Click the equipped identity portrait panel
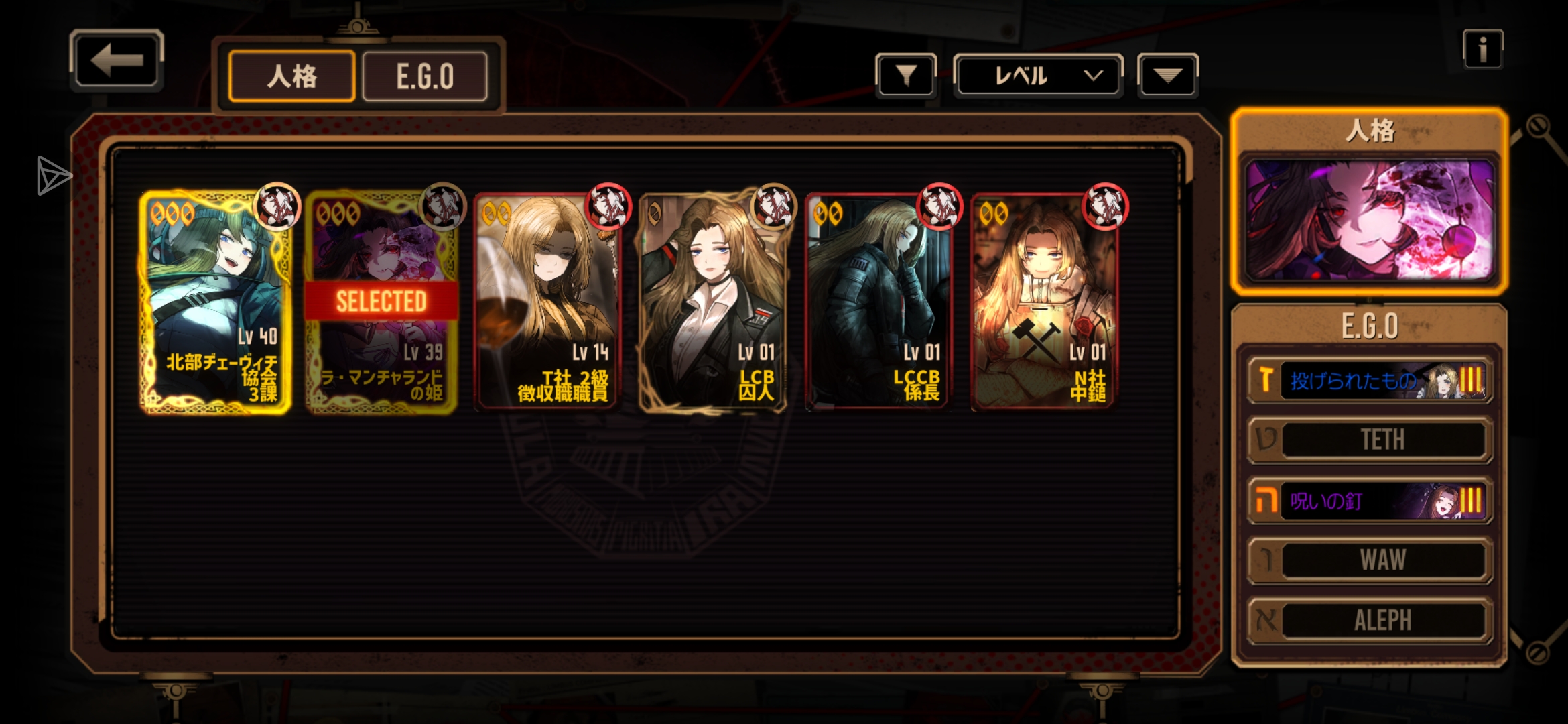 1369,219
